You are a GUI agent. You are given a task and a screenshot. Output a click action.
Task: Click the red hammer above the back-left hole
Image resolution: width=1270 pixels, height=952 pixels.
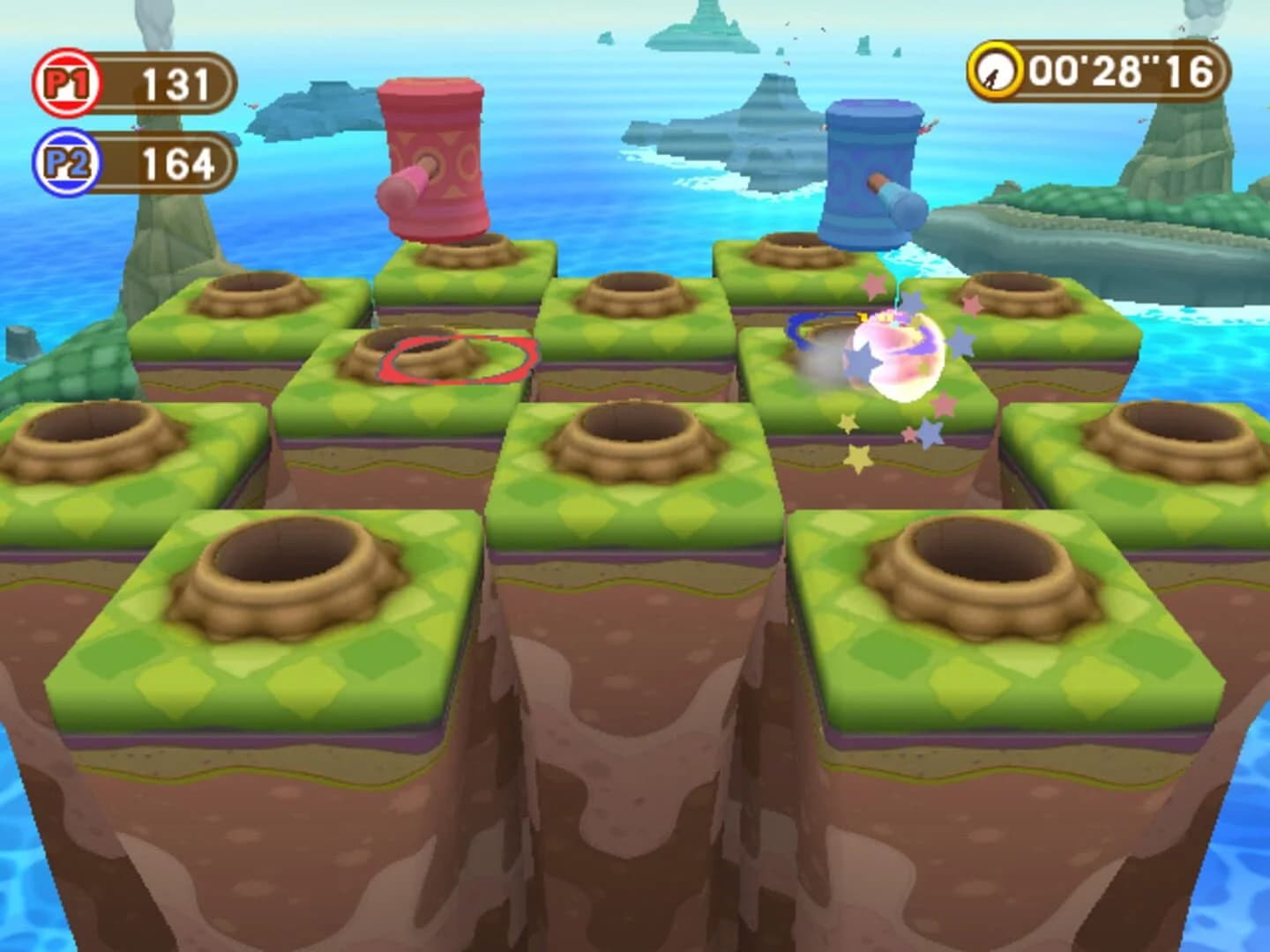432,159
